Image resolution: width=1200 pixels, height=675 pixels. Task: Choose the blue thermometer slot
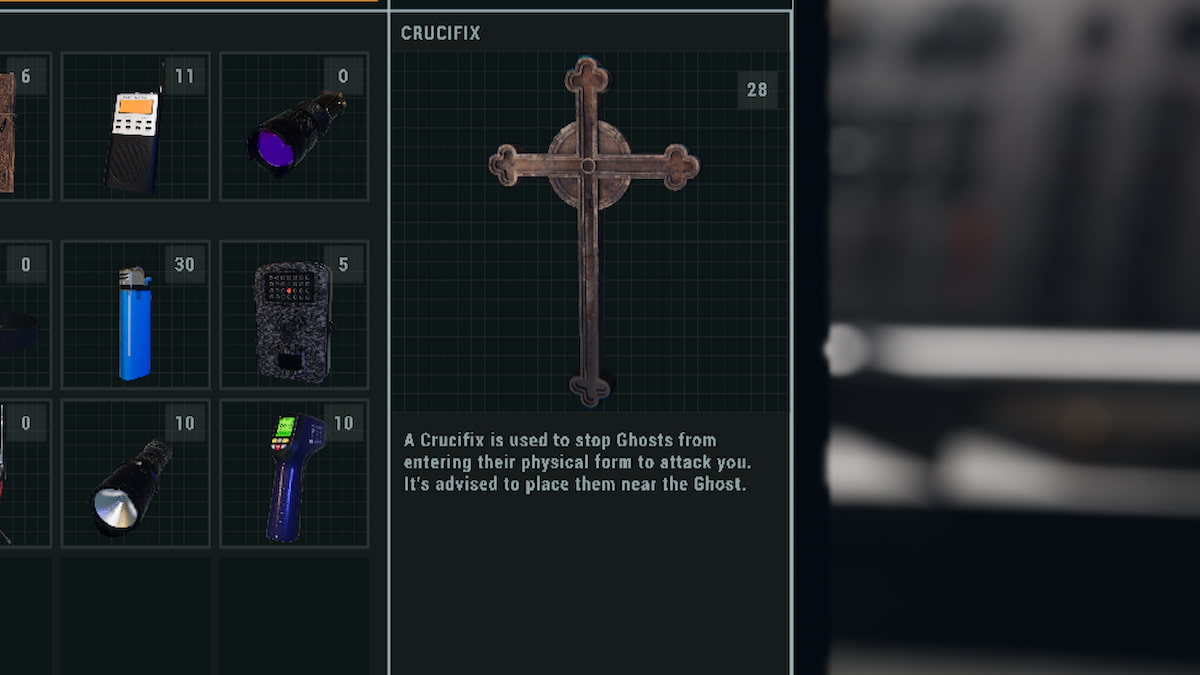click(294, 474)
